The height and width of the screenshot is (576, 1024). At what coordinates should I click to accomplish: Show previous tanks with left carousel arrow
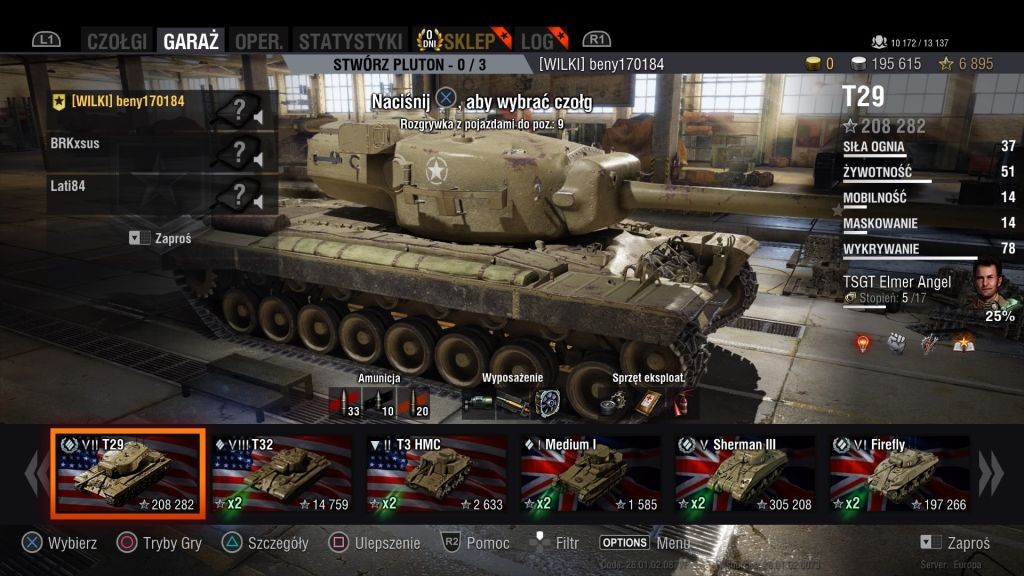click(x=35, y=473)
